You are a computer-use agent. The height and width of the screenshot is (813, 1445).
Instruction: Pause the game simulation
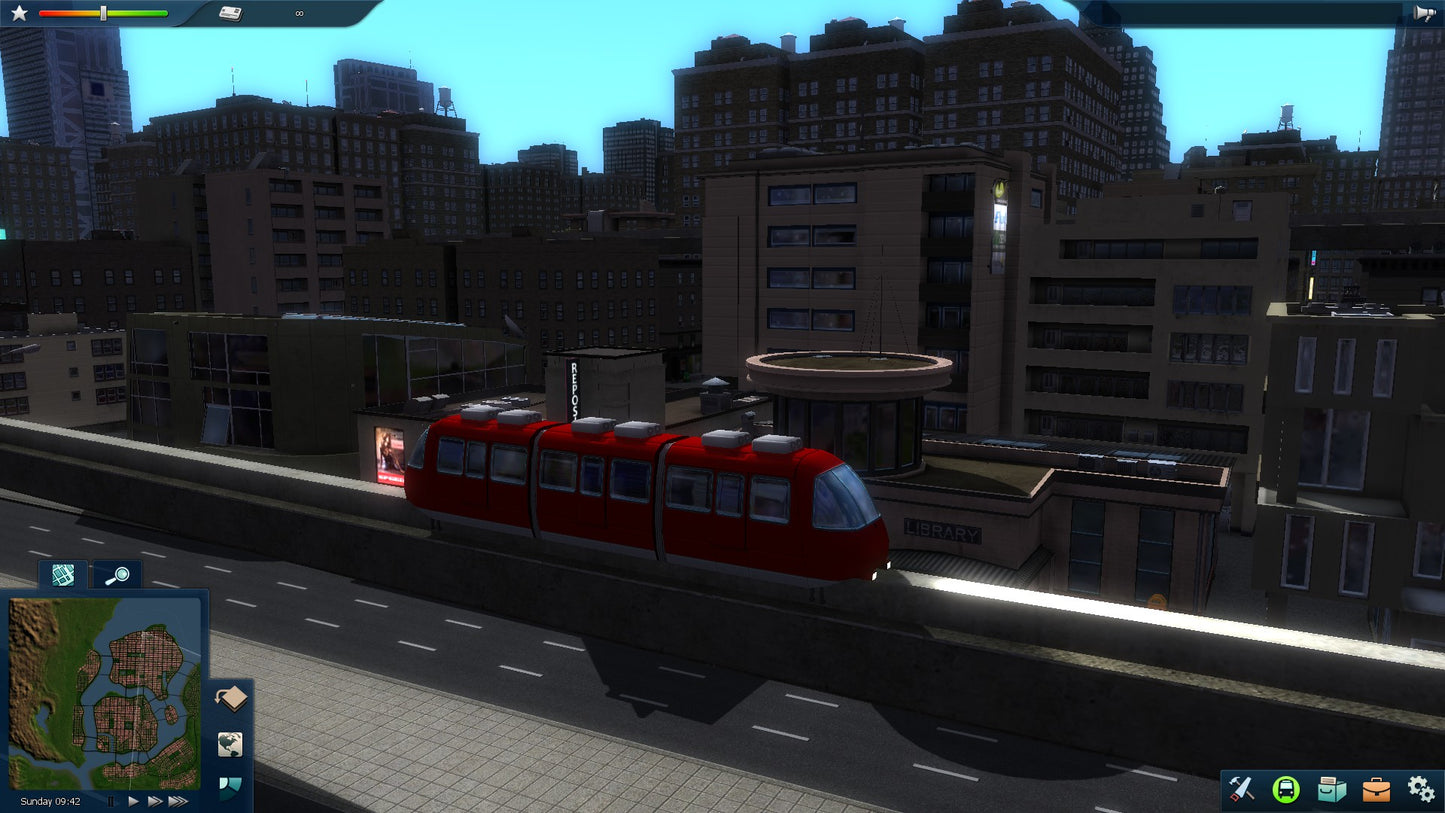(111, 801)
